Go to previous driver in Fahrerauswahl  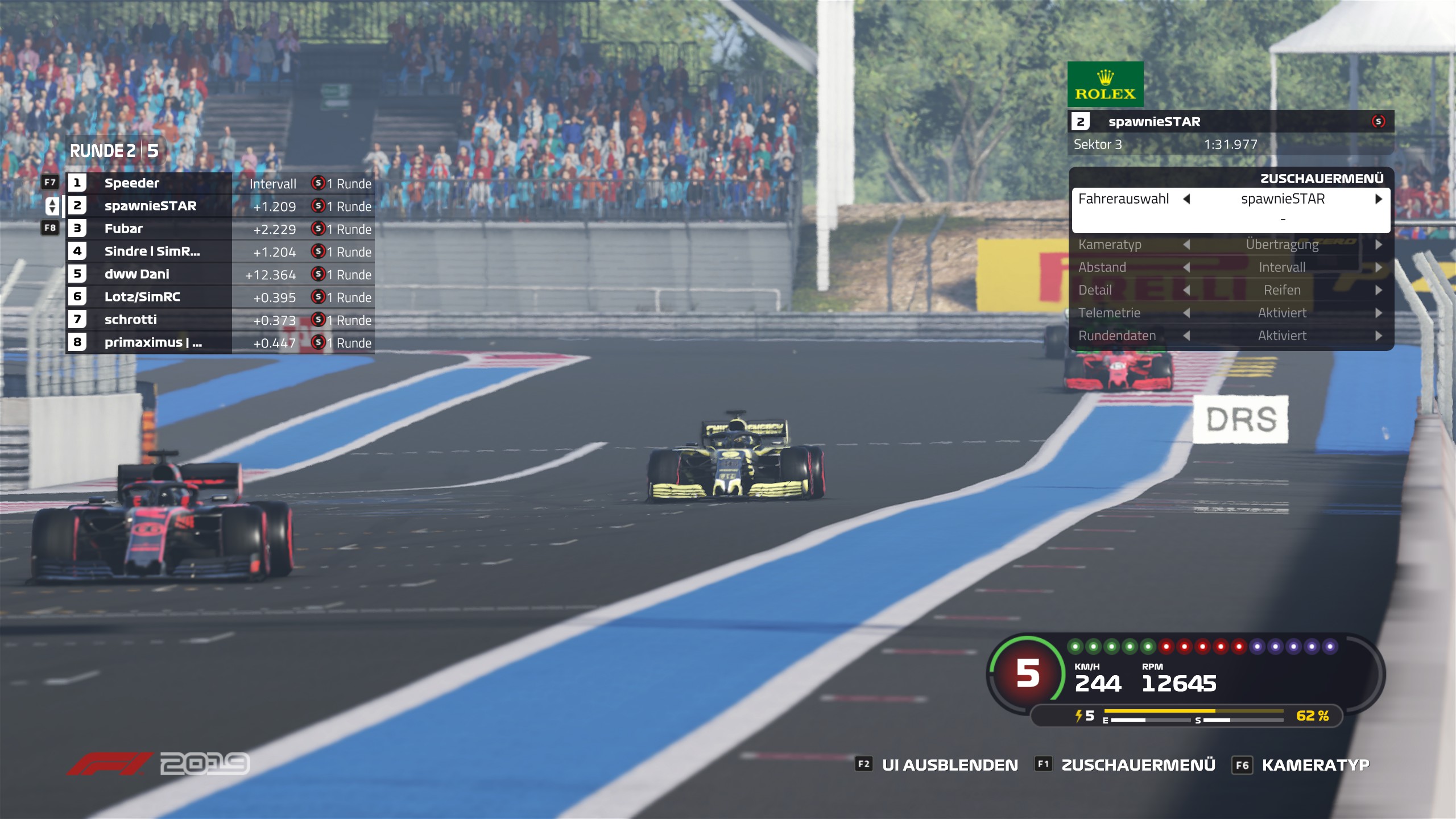[1187, 199]
